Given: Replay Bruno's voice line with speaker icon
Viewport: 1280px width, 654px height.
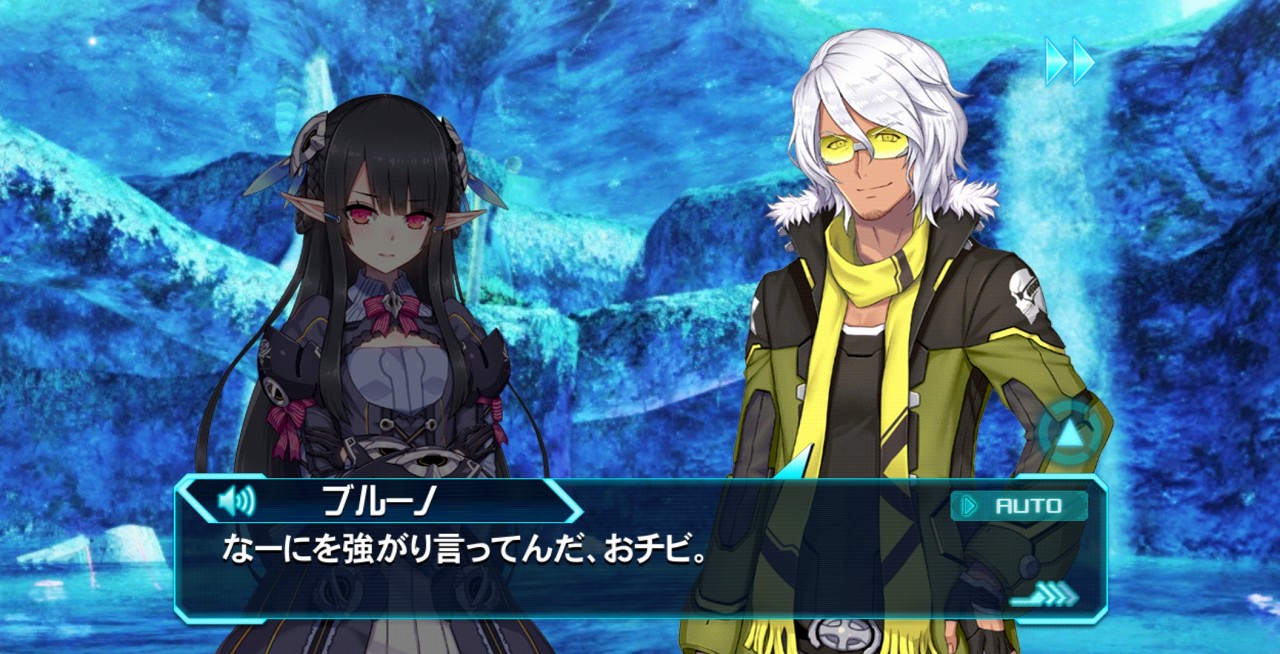Looking at the screenshot, I should 236,499.
